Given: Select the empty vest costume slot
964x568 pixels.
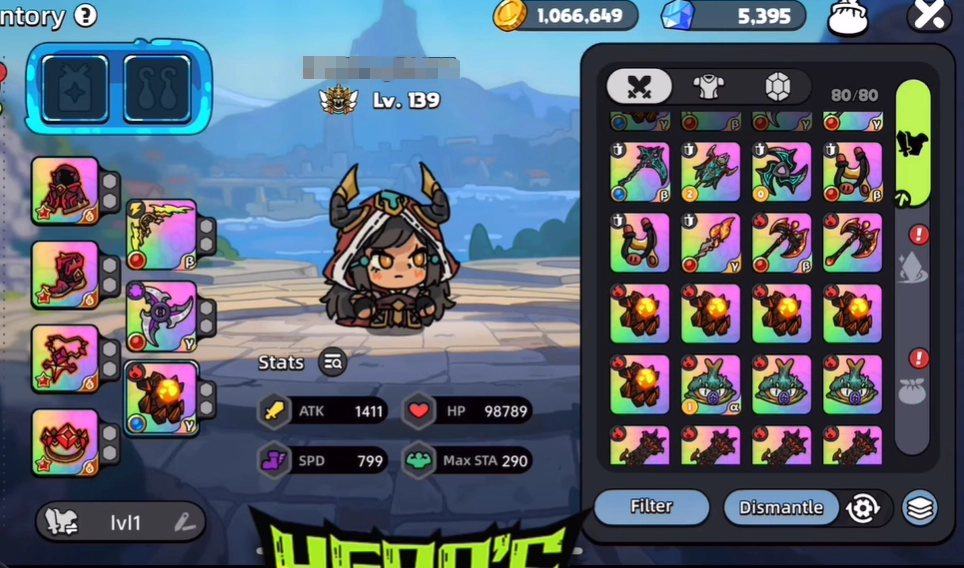Looking at the screenshot, I should pos(75,89).
